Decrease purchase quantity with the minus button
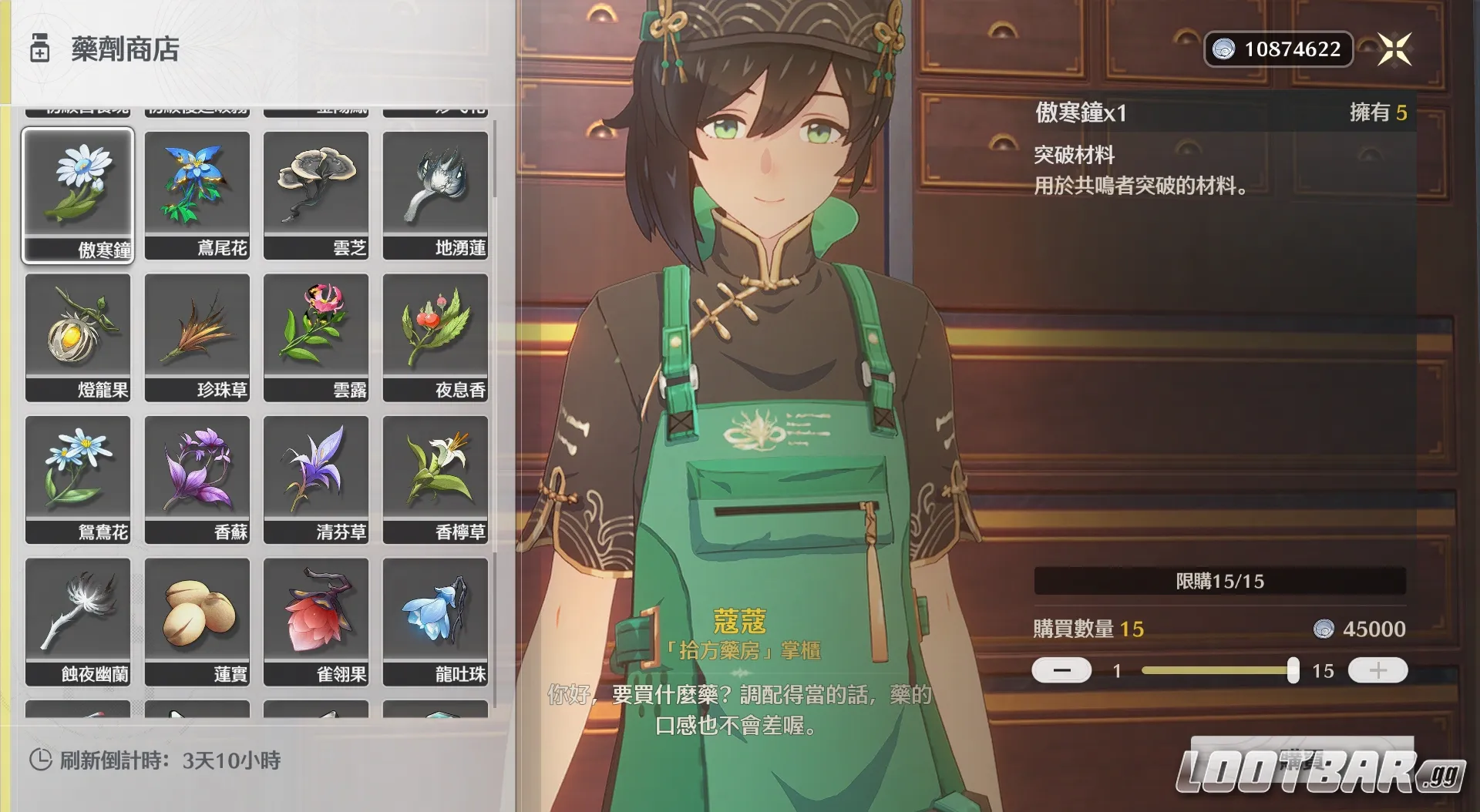1480x812 pixels. (x=1061, y=670)
